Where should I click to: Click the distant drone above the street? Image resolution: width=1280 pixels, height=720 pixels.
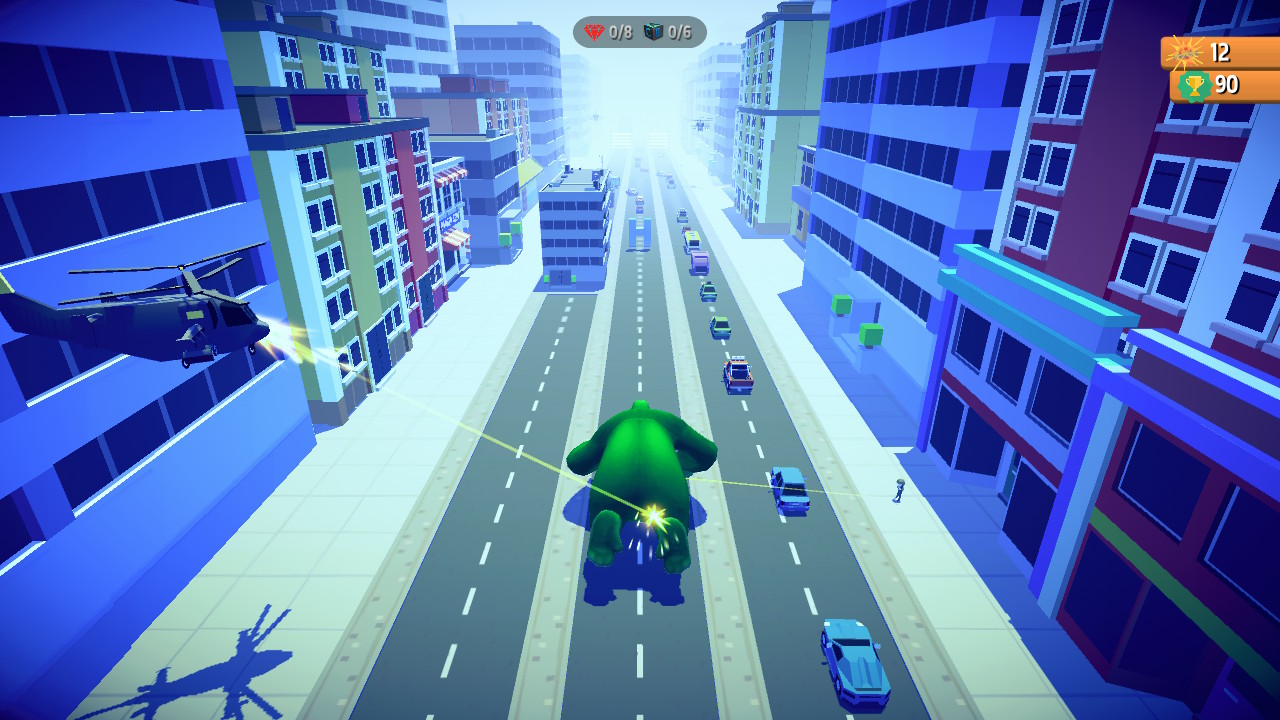(x=702, y=123)
